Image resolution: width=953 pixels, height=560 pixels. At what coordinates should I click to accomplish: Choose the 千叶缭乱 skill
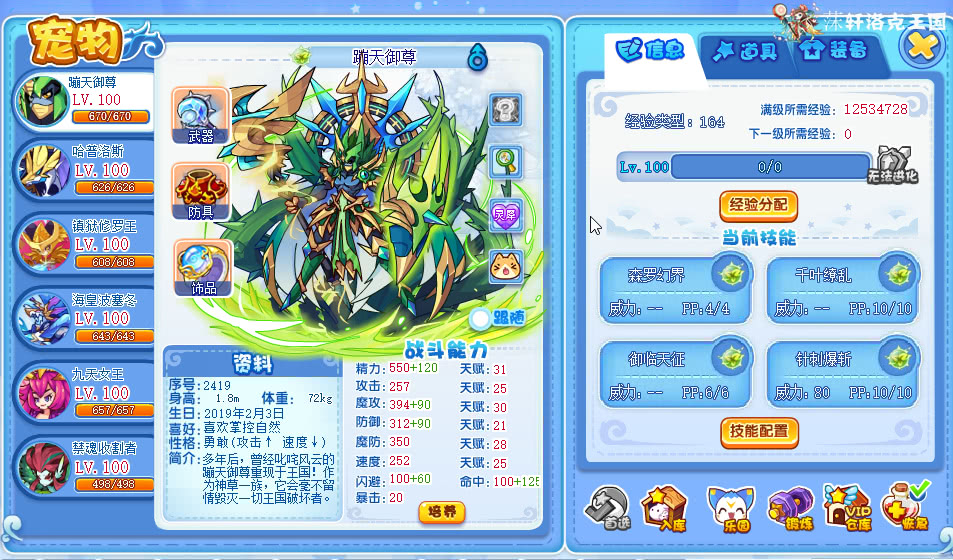[842, 290]
